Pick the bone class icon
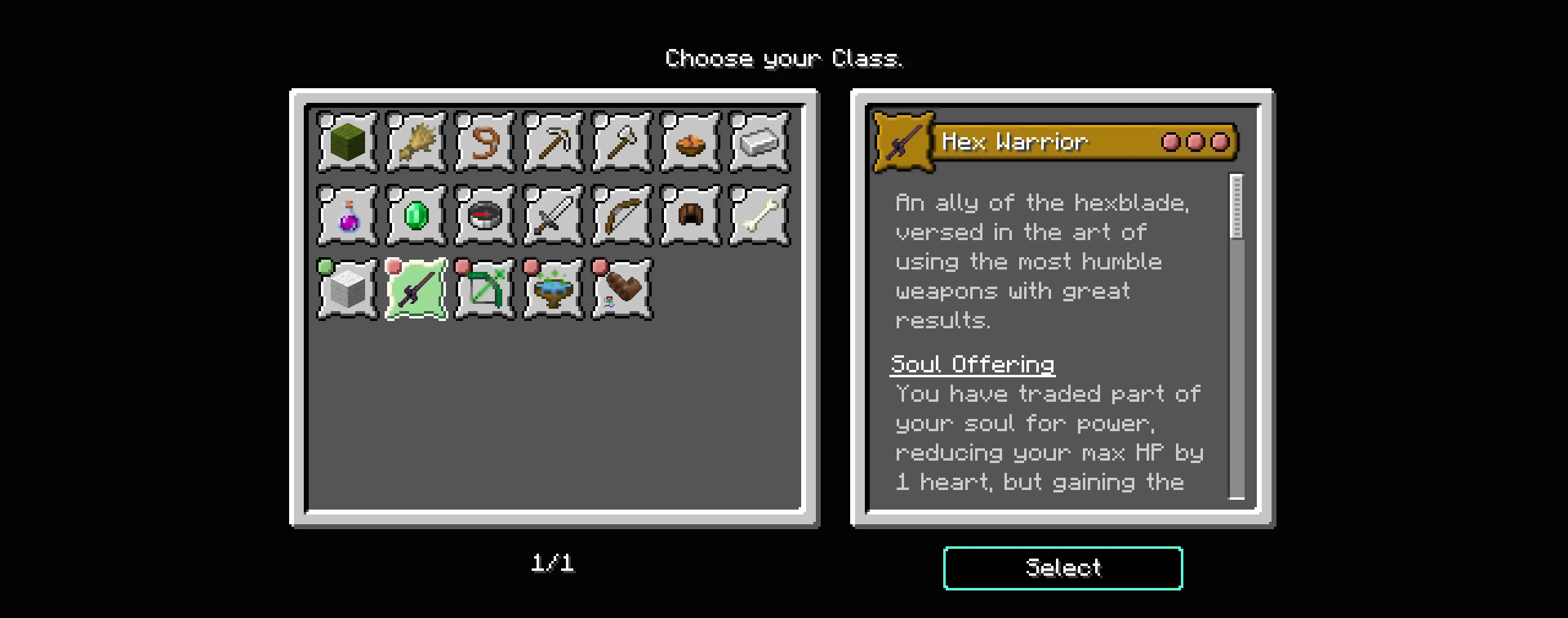This screenshot has width=1568, height=618. (759, 216)
